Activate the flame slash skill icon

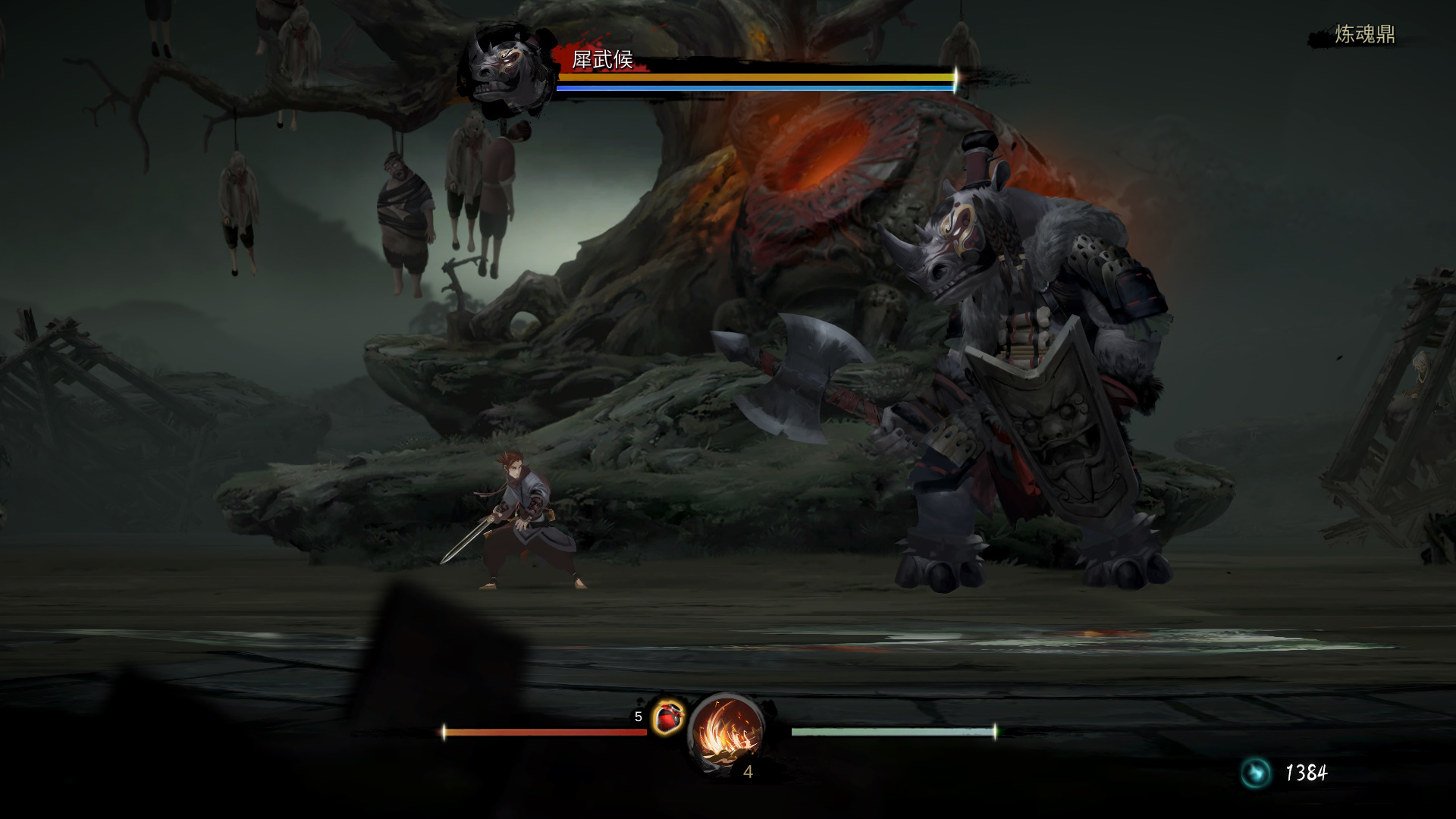[x=726, y=734]
